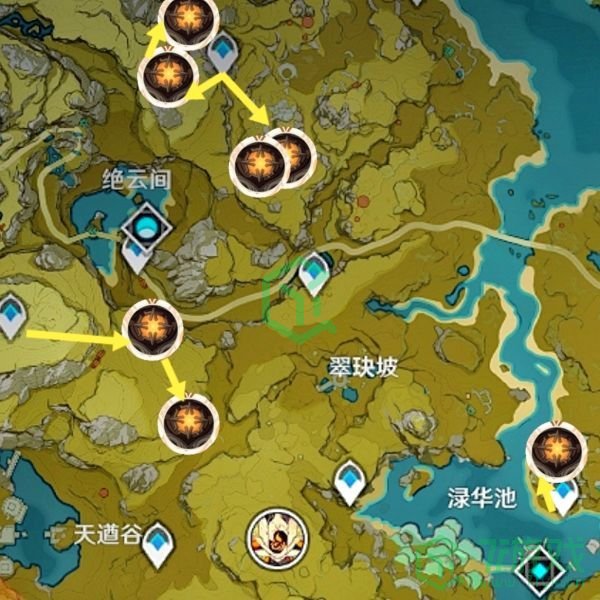Click the waypoint at the map's left edge
Viewport: 600px width, 600px height.
pos(11,315)
